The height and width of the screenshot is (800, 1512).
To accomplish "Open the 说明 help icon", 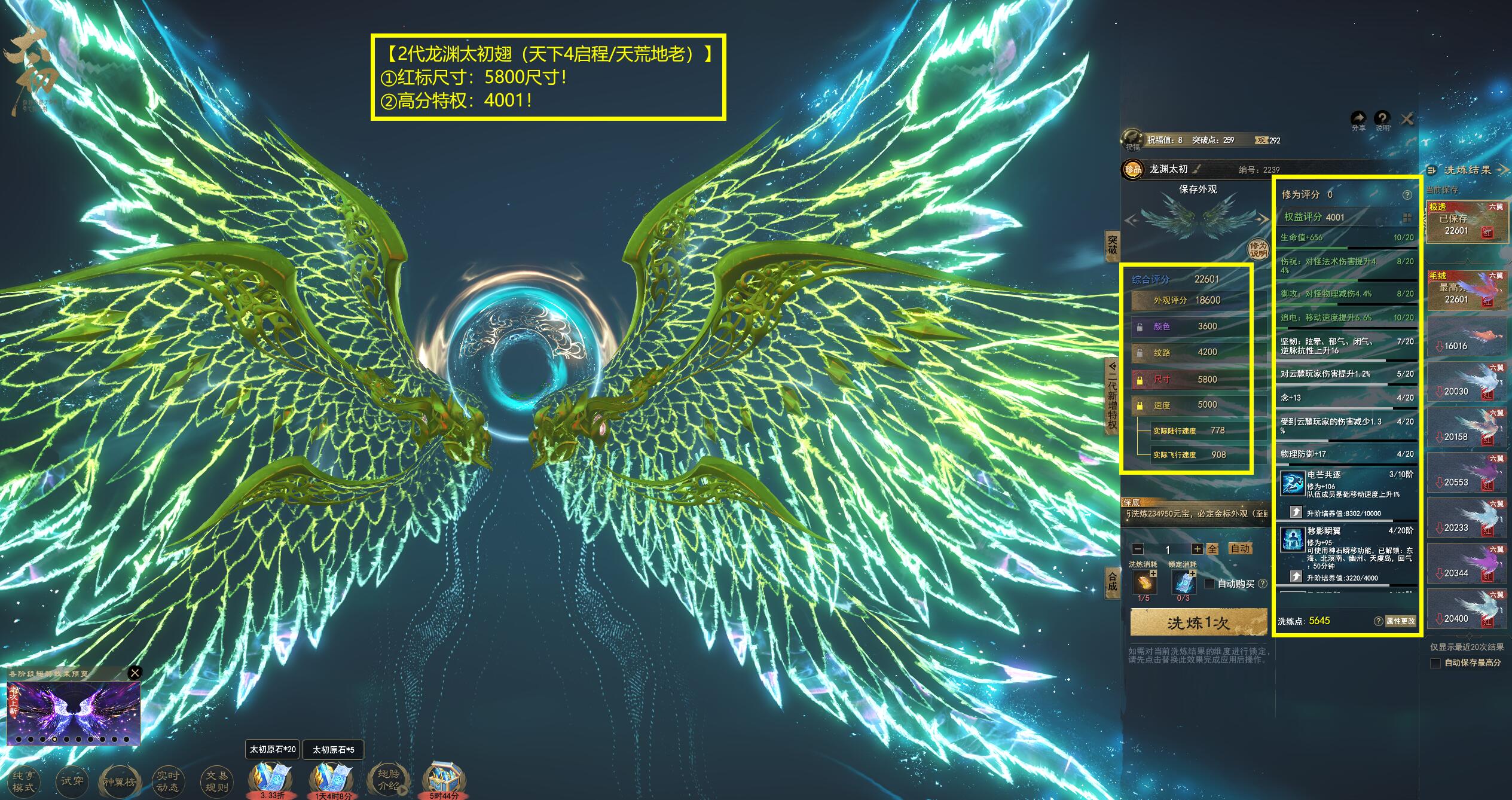I will coord(1382,120).
